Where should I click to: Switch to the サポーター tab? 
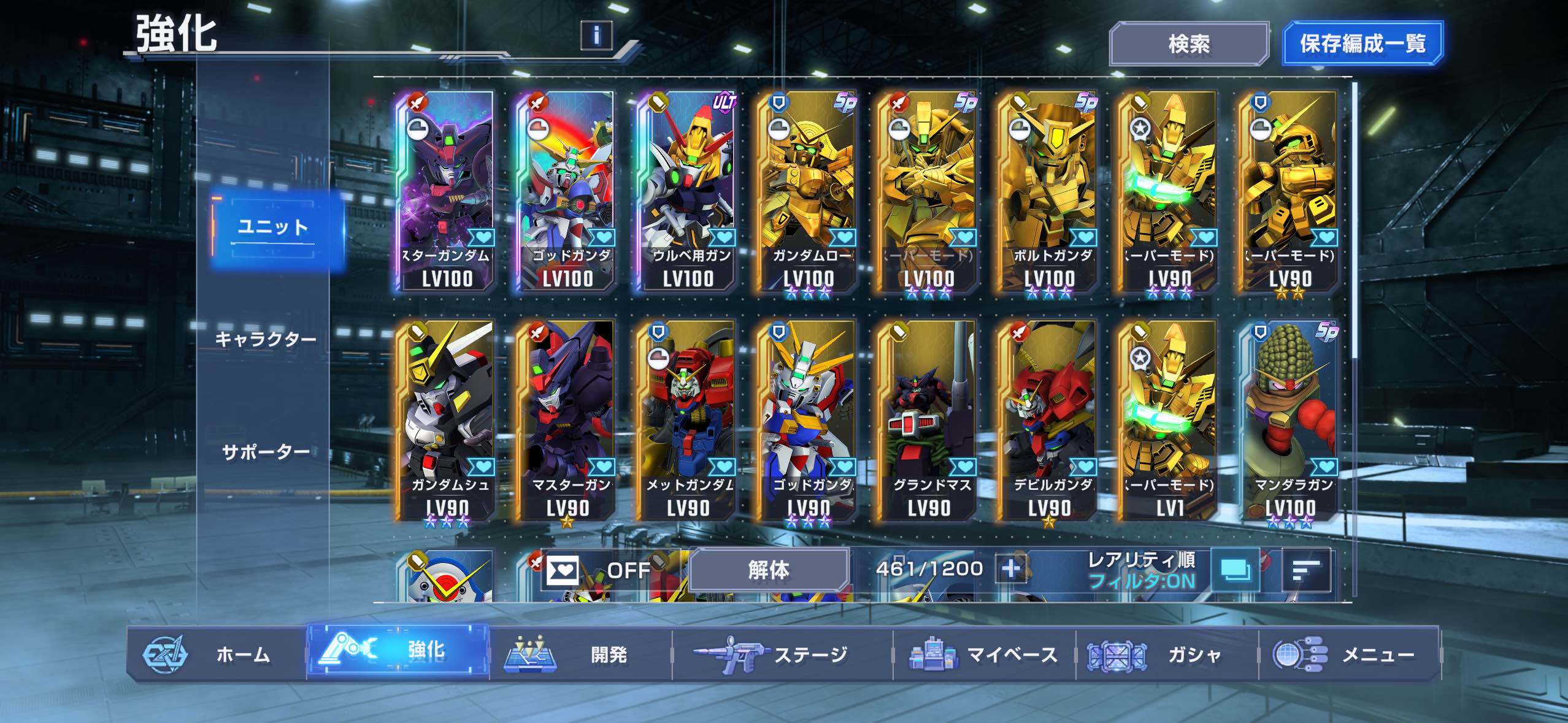(265, 453)
